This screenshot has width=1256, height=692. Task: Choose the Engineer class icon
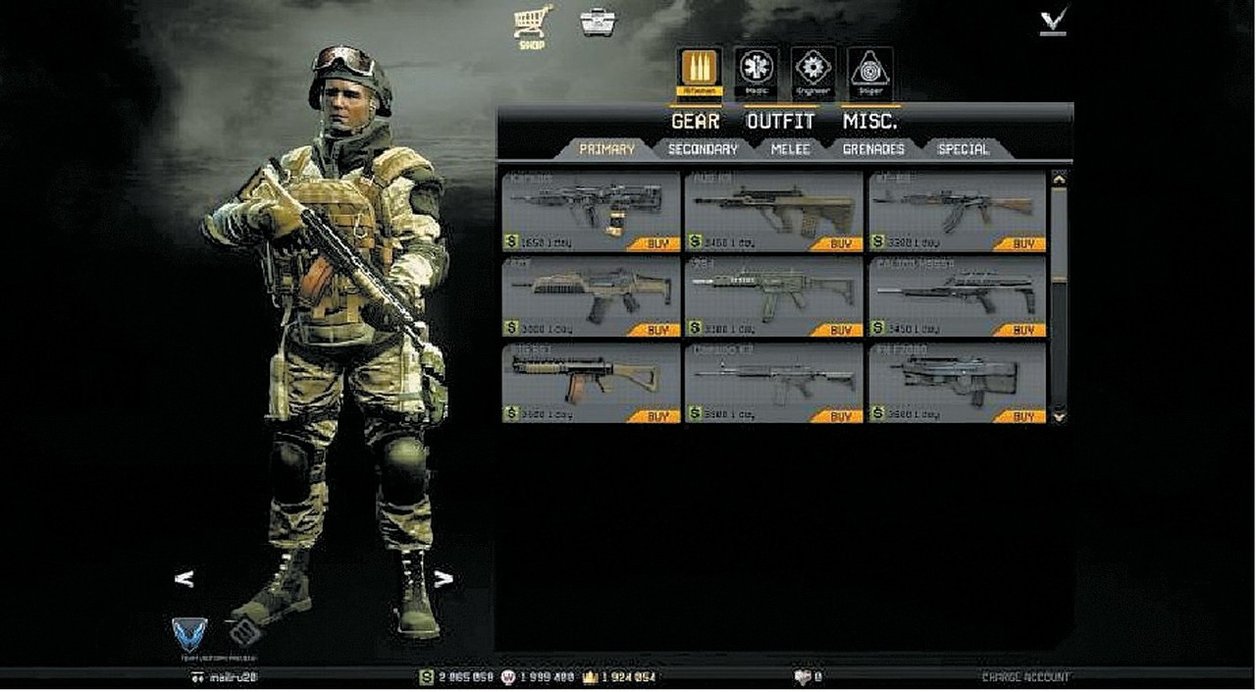tap(813, 72)
